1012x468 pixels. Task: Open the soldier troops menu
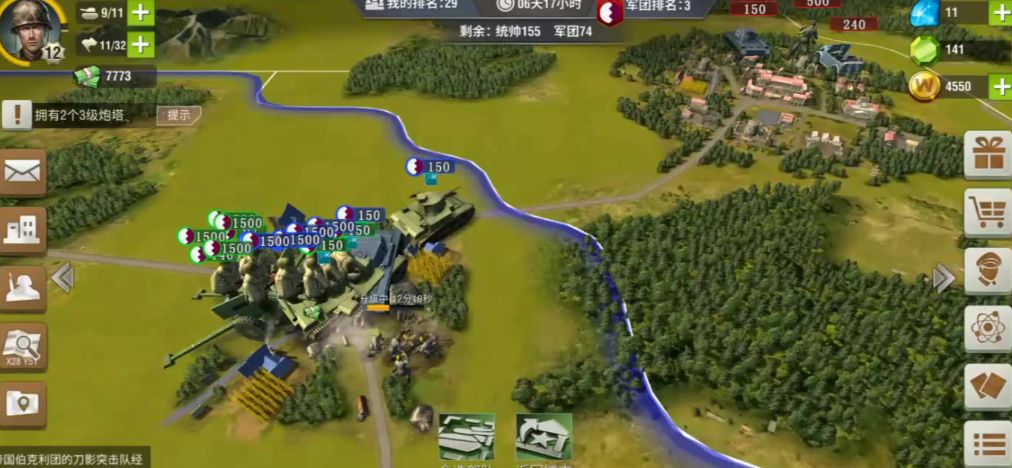point(22,288)
